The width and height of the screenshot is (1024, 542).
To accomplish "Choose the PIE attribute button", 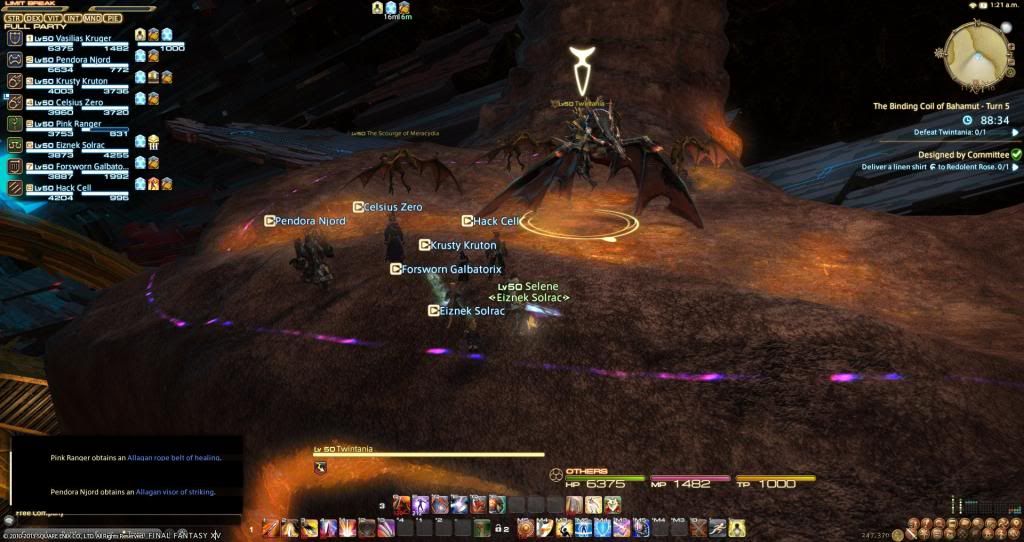I will [x=112, y=17].
